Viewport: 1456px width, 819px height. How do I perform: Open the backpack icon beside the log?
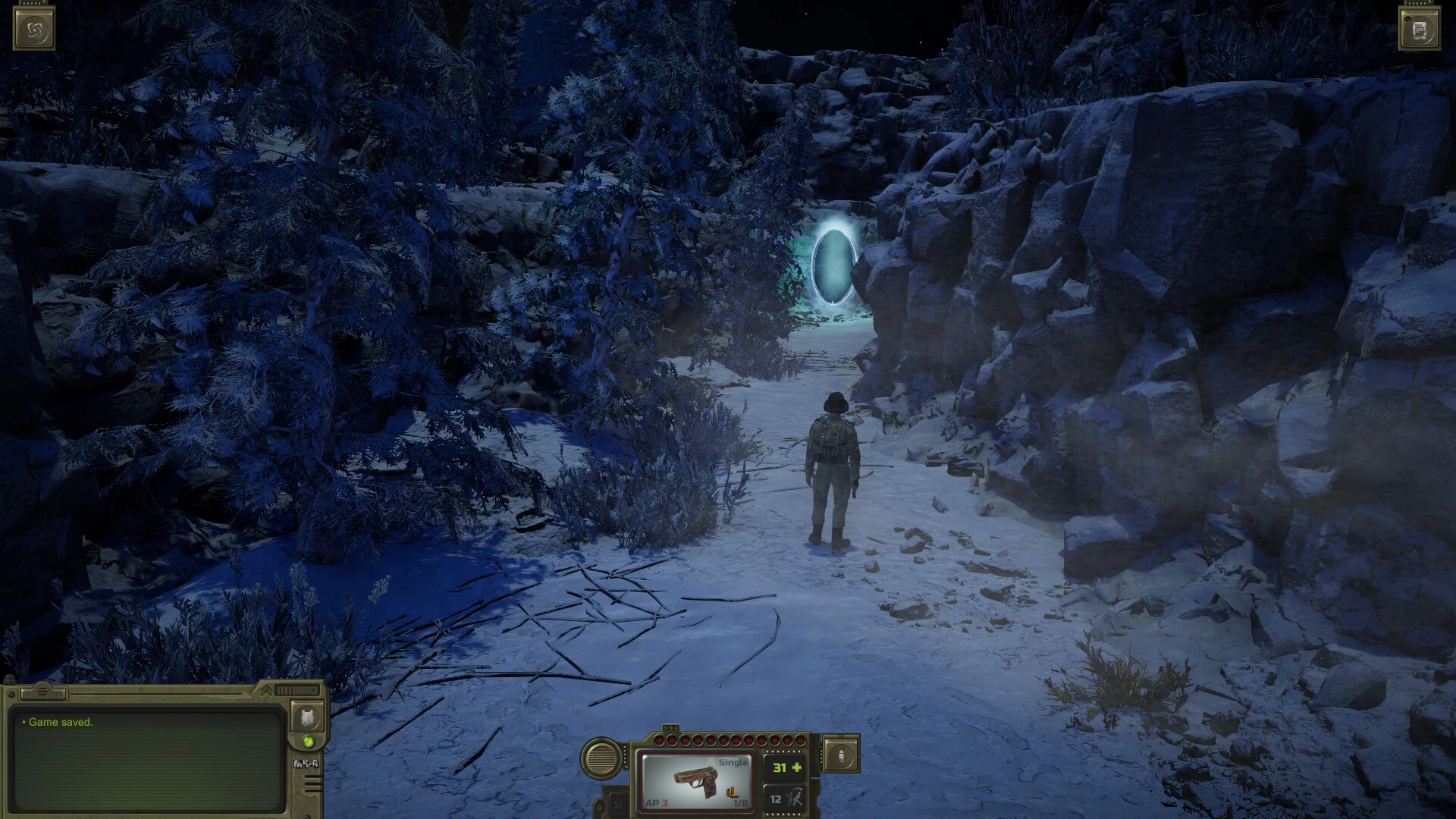point(307,717)
